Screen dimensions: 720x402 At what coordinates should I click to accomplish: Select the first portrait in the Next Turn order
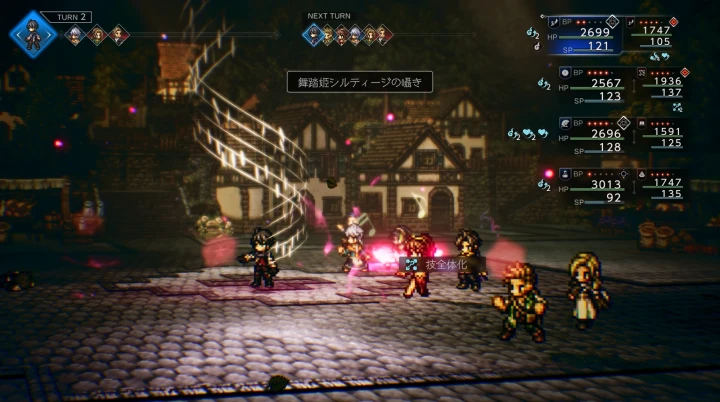click(315, 35)
